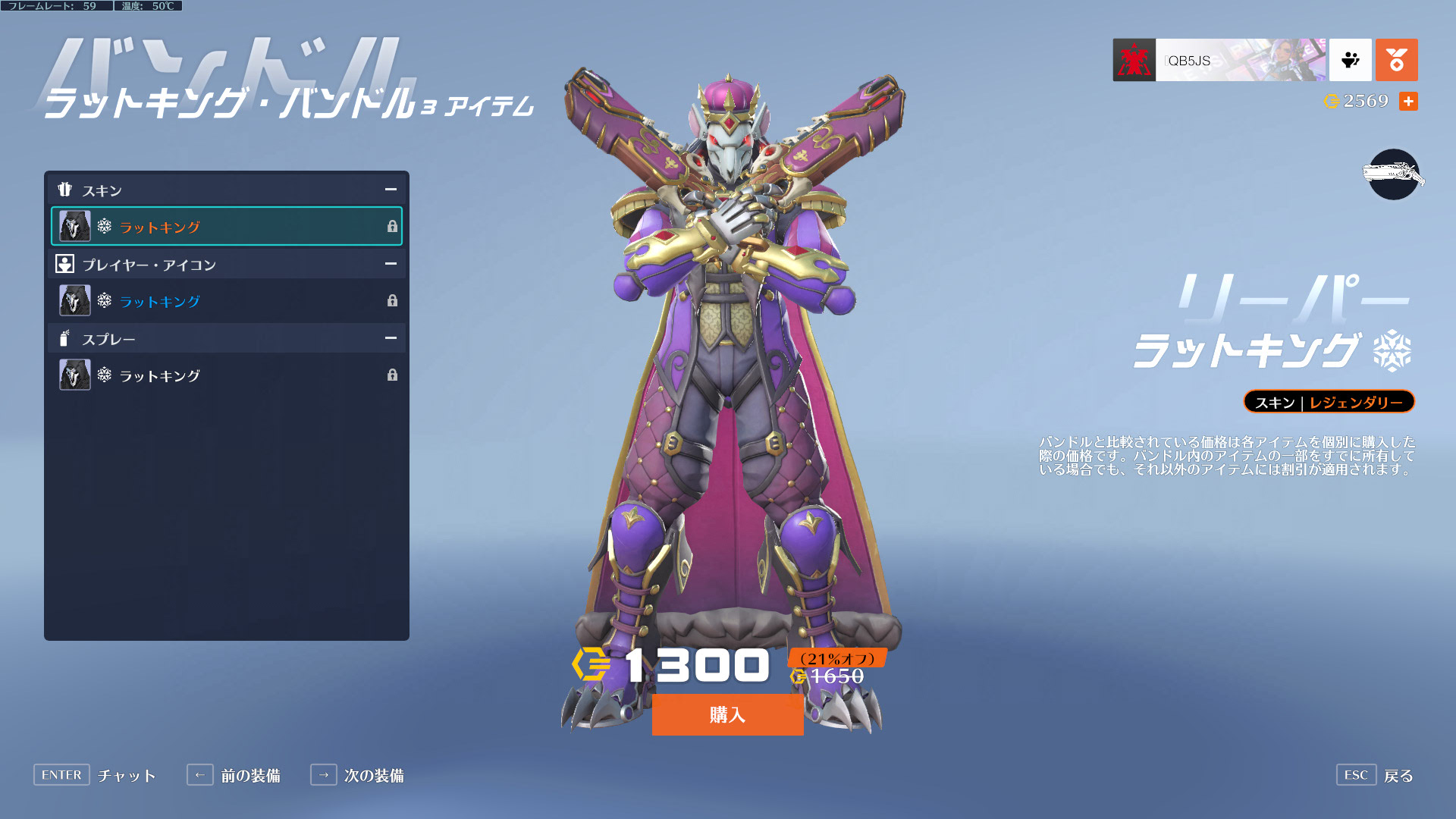The height and width of the screenshot is (819, 1456).
Task: Show the next equipment with 次の装備
Action: tap(357, 775)
